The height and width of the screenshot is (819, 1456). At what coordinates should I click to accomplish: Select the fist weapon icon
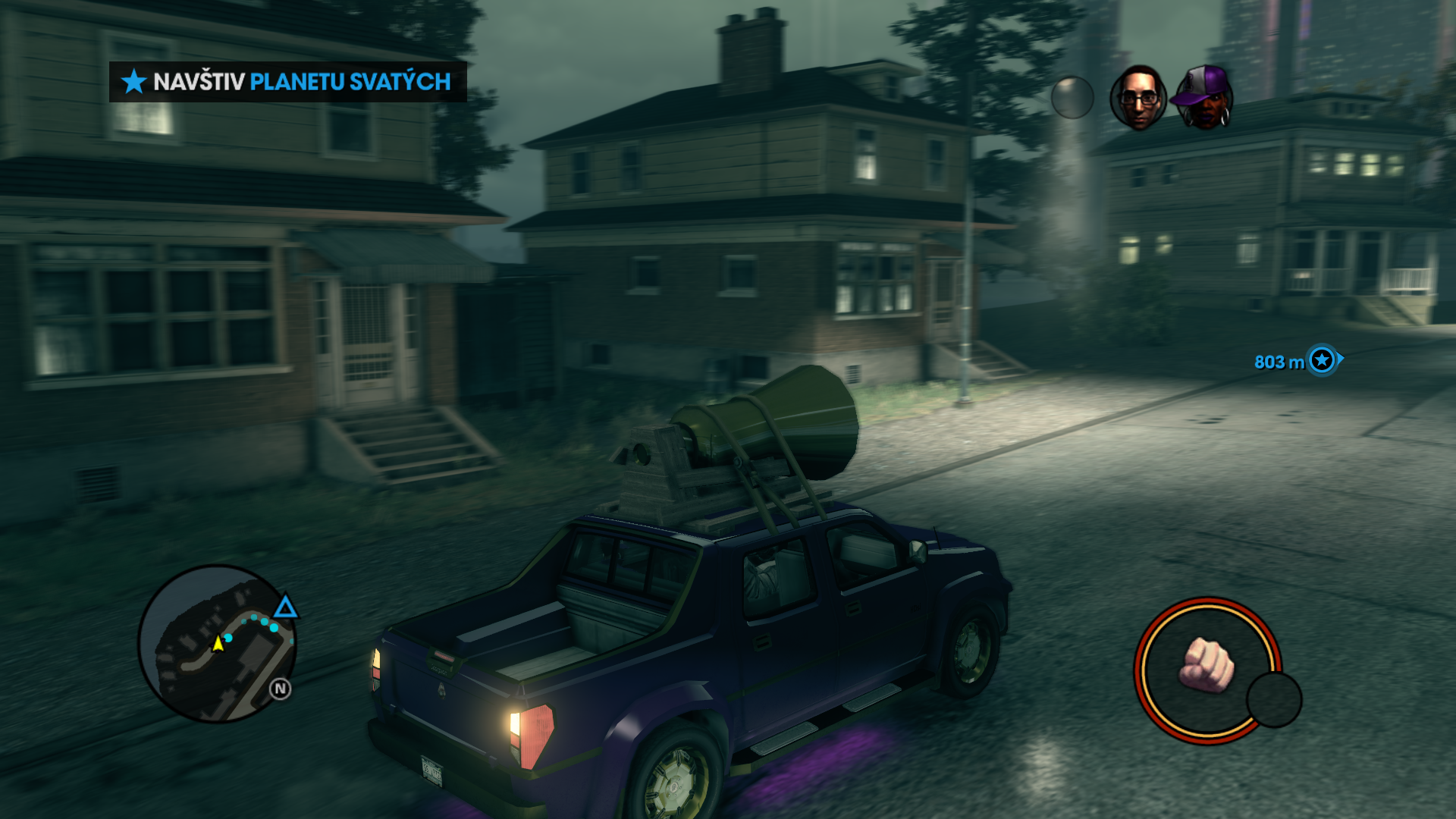click(x=1206, y=665)
